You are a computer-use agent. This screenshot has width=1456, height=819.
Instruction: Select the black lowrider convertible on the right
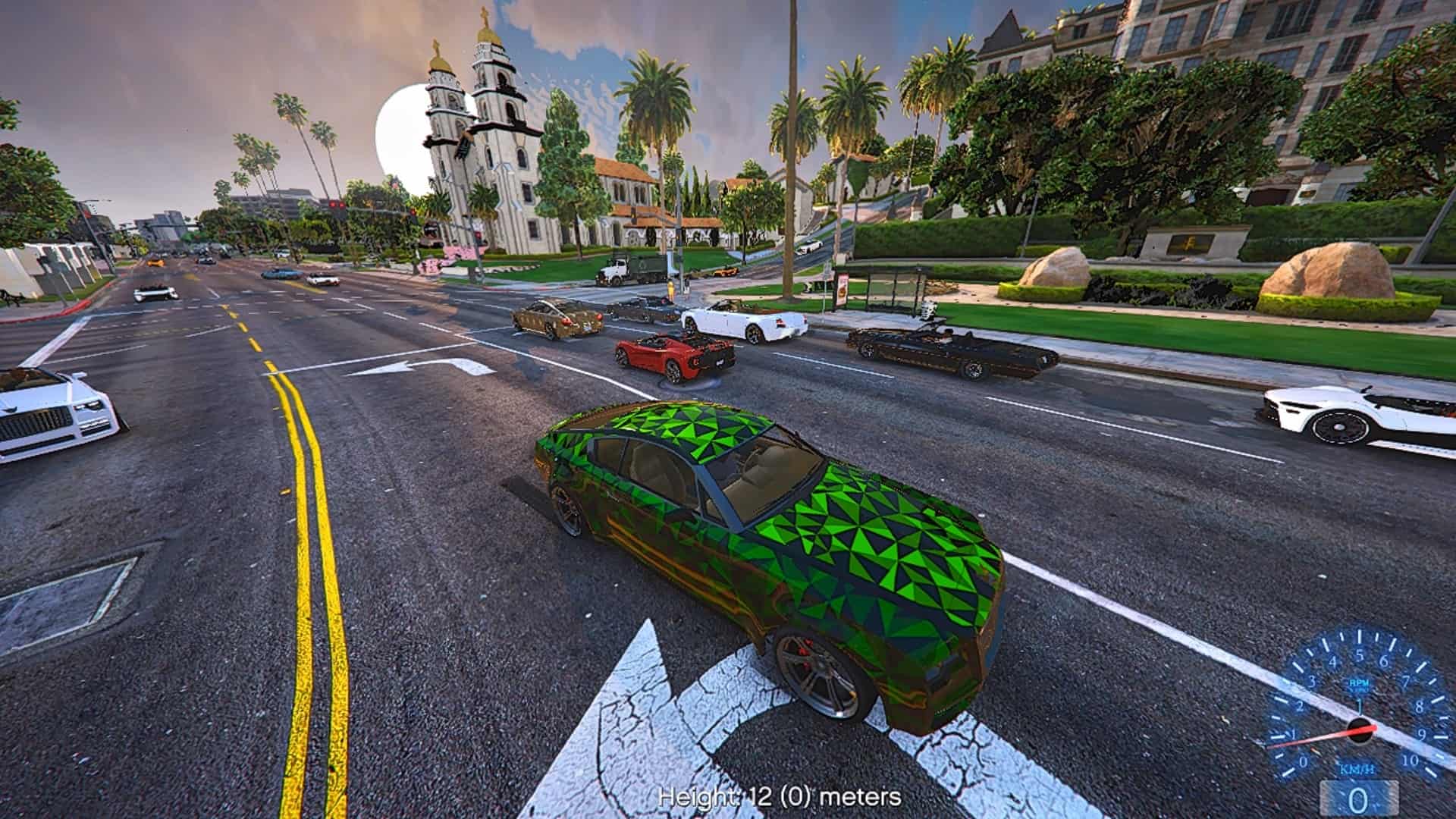click(x=940, y=349)
